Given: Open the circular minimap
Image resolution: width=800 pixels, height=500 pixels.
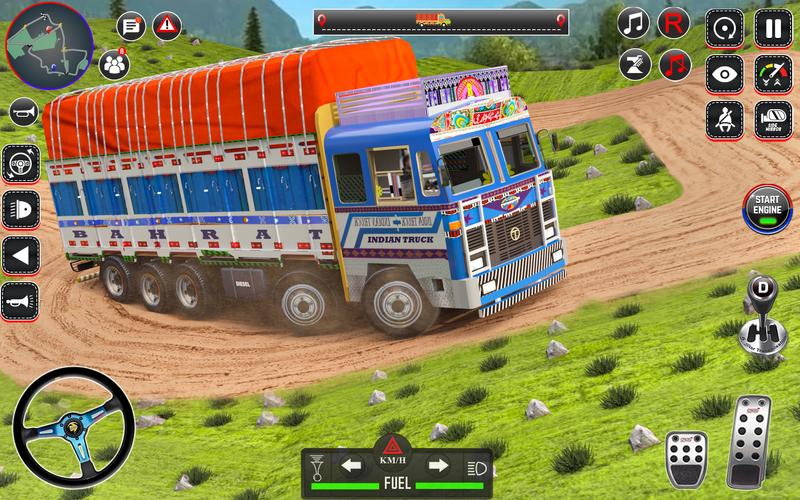Looking at the screenshot, I should coord(47,45).
